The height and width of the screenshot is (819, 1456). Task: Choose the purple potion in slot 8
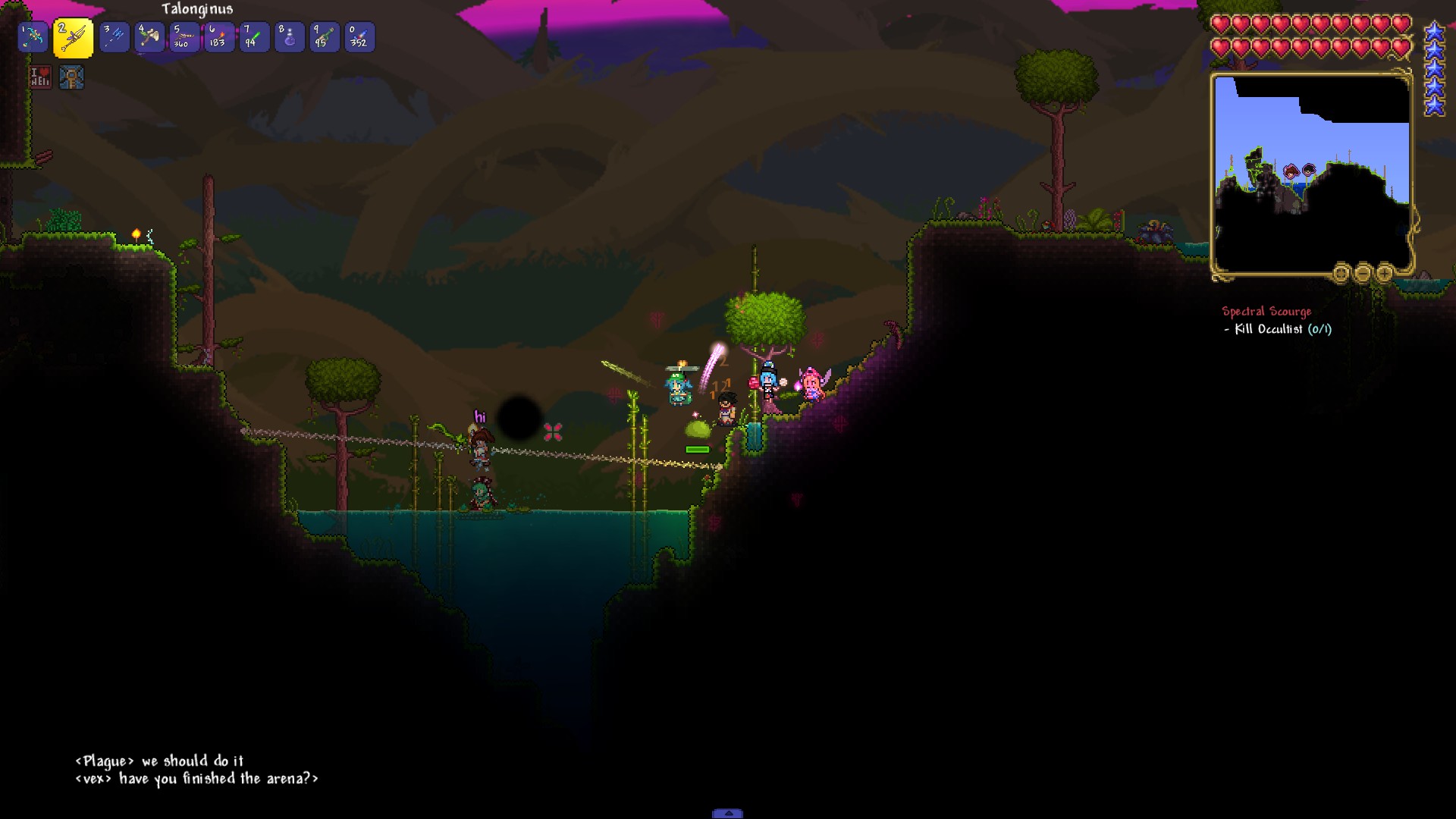point(289,37)
